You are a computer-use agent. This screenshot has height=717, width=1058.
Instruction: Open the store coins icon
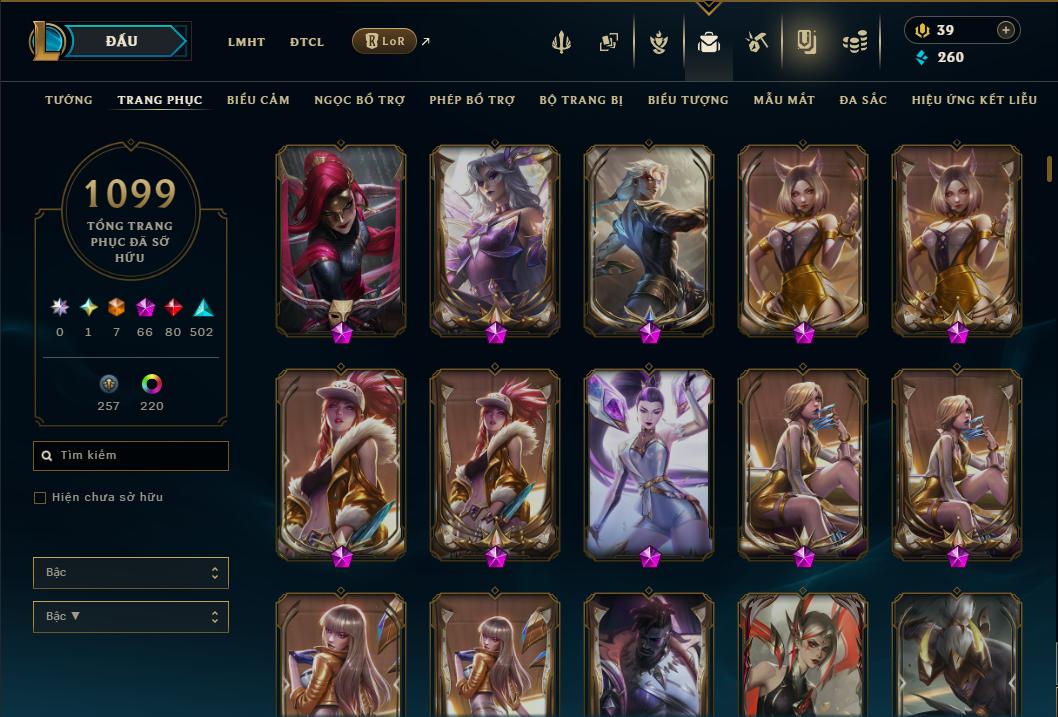click(x=854, y=42)
